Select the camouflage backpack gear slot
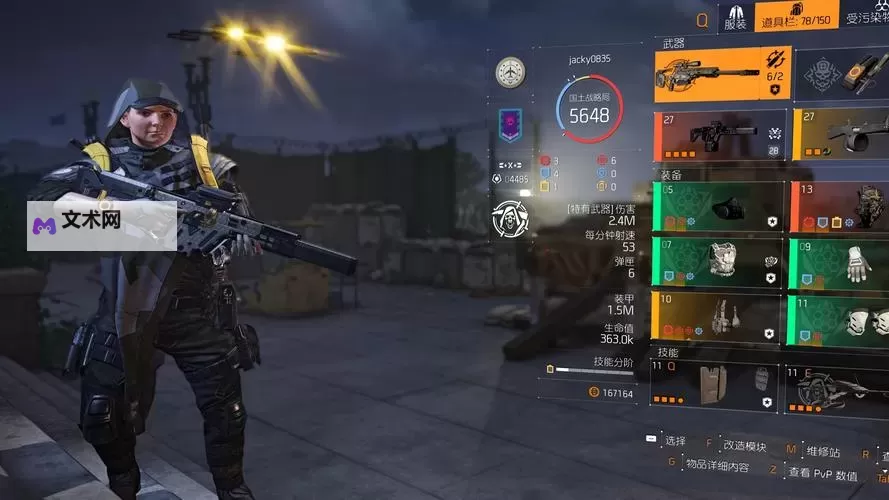 841,208
